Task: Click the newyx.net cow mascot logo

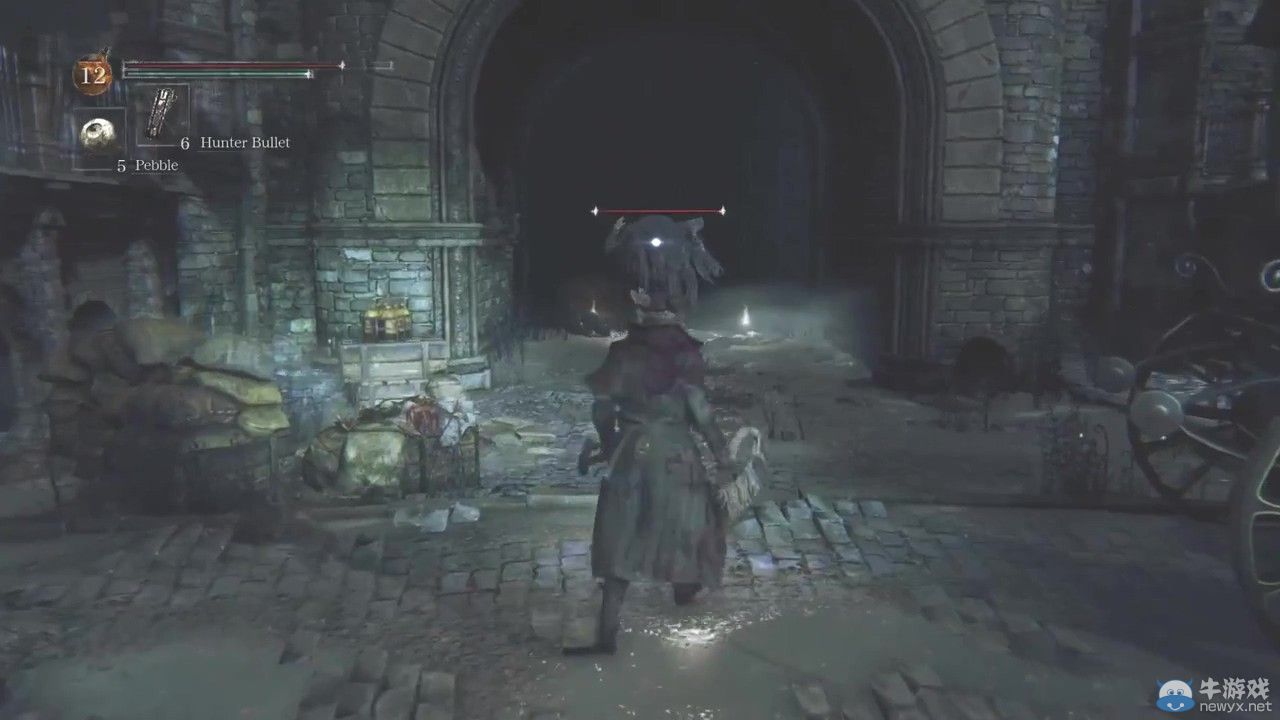Action: pyautogui.click(x=1174, y=693)
